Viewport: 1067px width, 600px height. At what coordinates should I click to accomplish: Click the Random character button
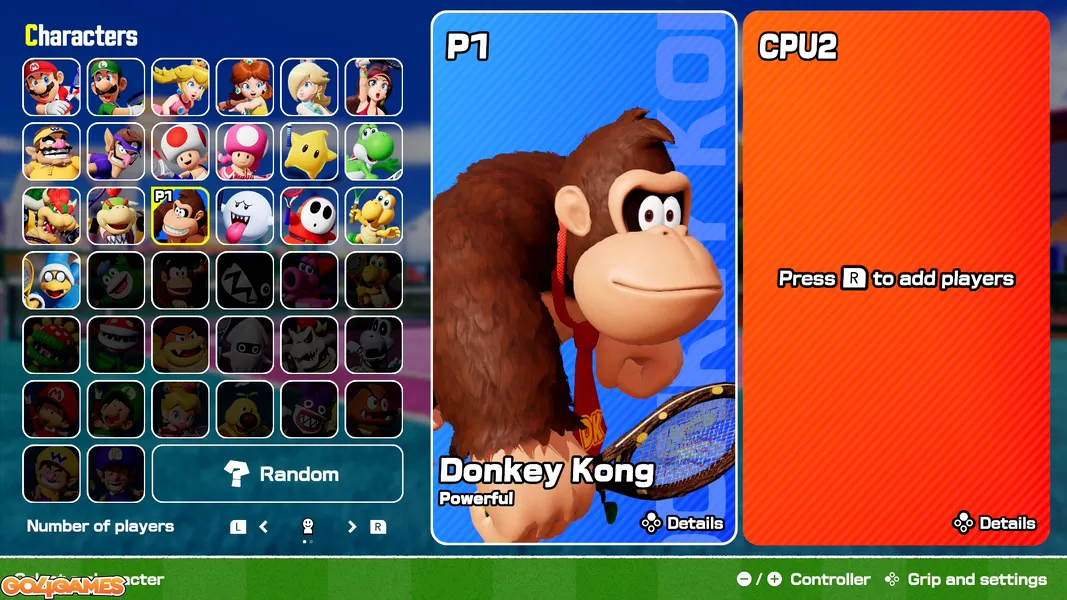click(278, 474)
